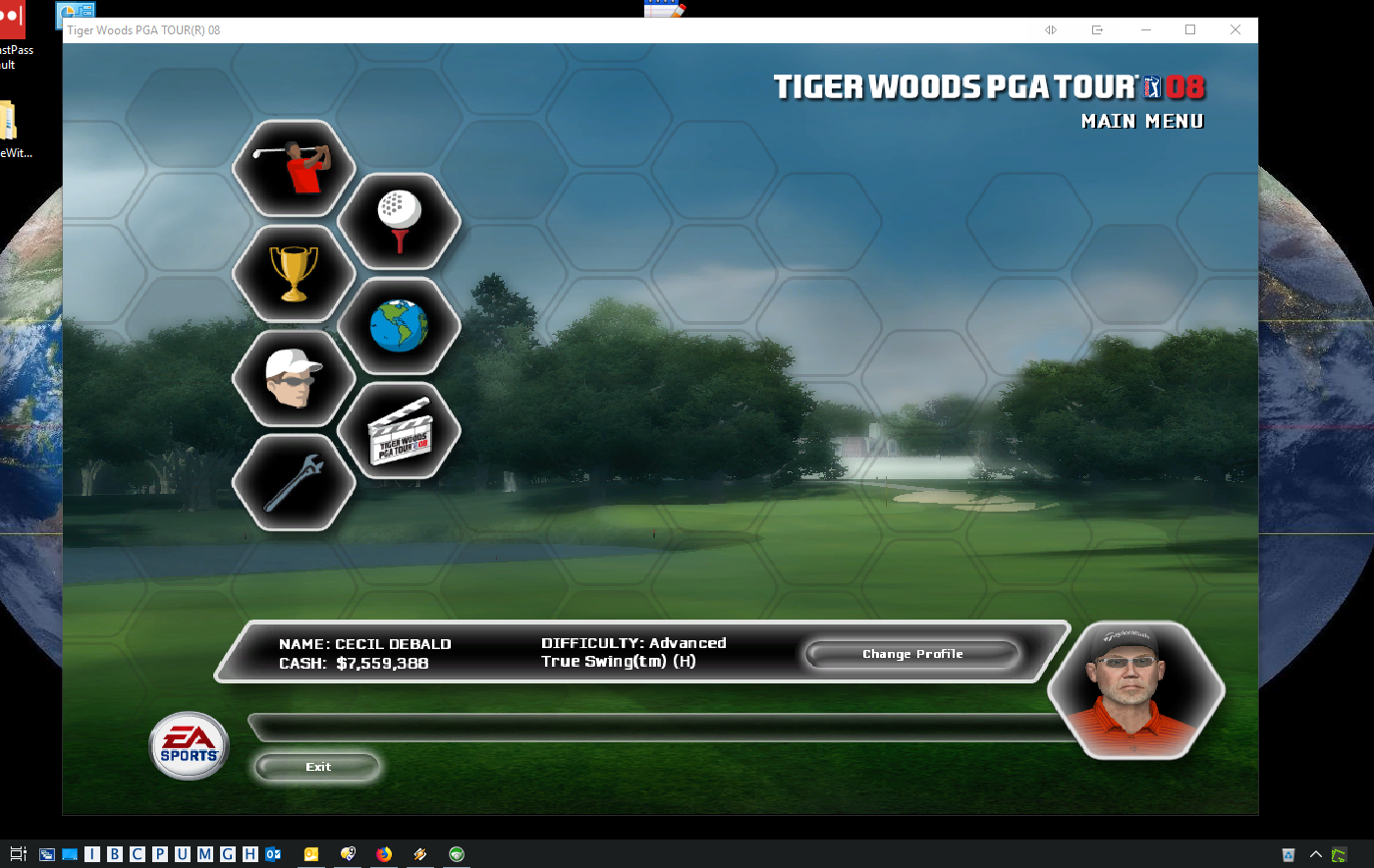Image resolution: width=1374 pixels, height=868 pixels.
Task: Open the wrench options hexagon
Action: pos(294,483)
